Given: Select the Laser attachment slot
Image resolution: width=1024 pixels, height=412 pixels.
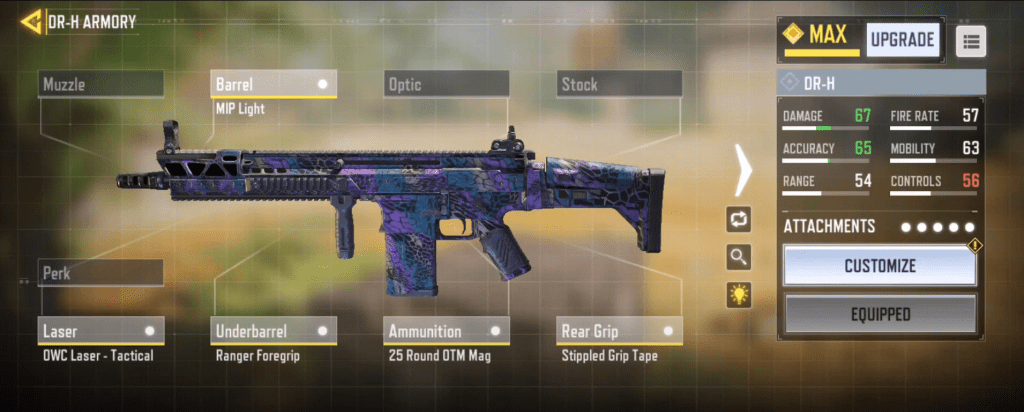Looking at the screenshot, I should (101, 330).
